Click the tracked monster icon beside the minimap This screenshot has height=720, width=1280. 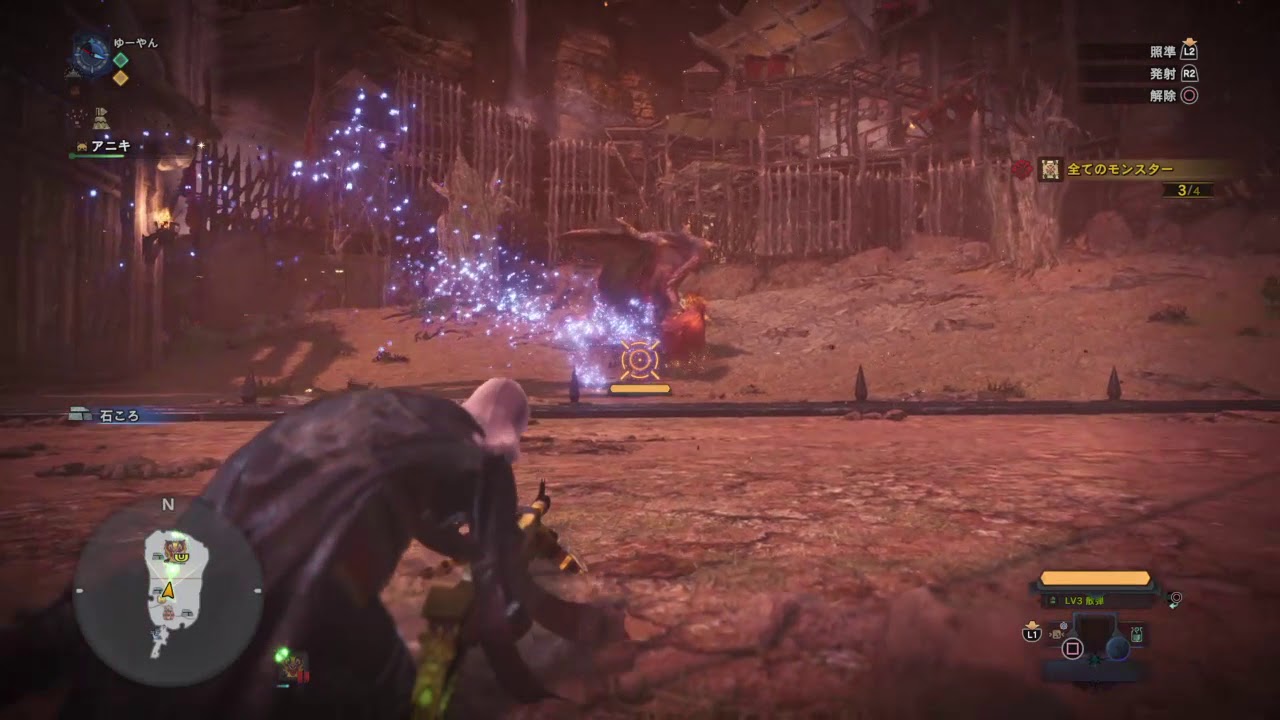pos(293,664)
